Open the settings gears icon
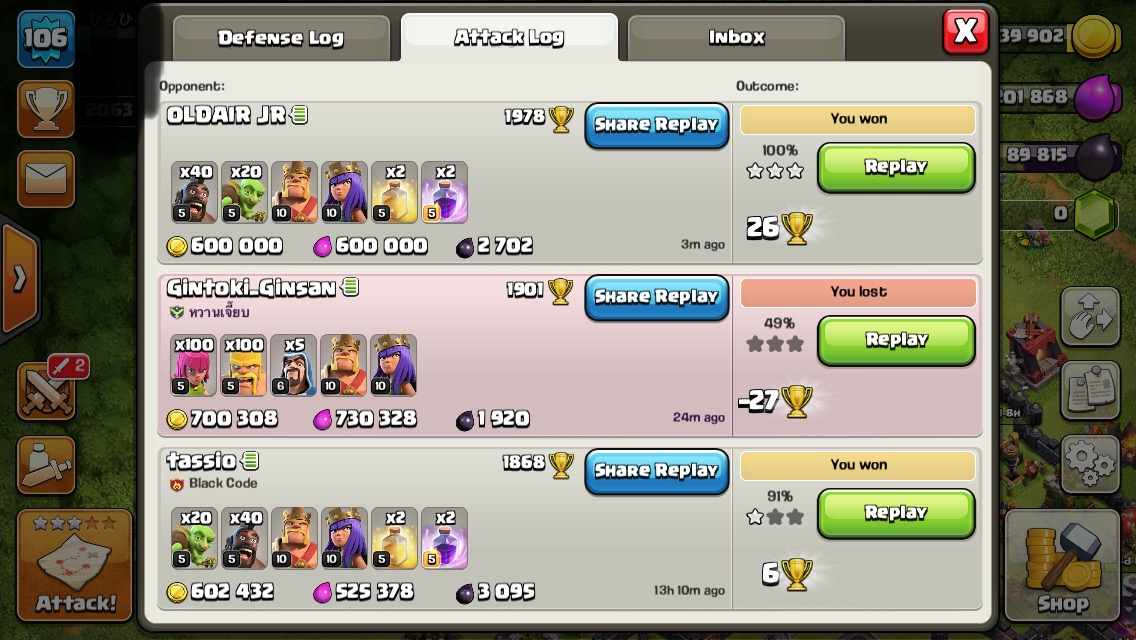Viewport: 1136px width, 640px height. point(1089,464)
